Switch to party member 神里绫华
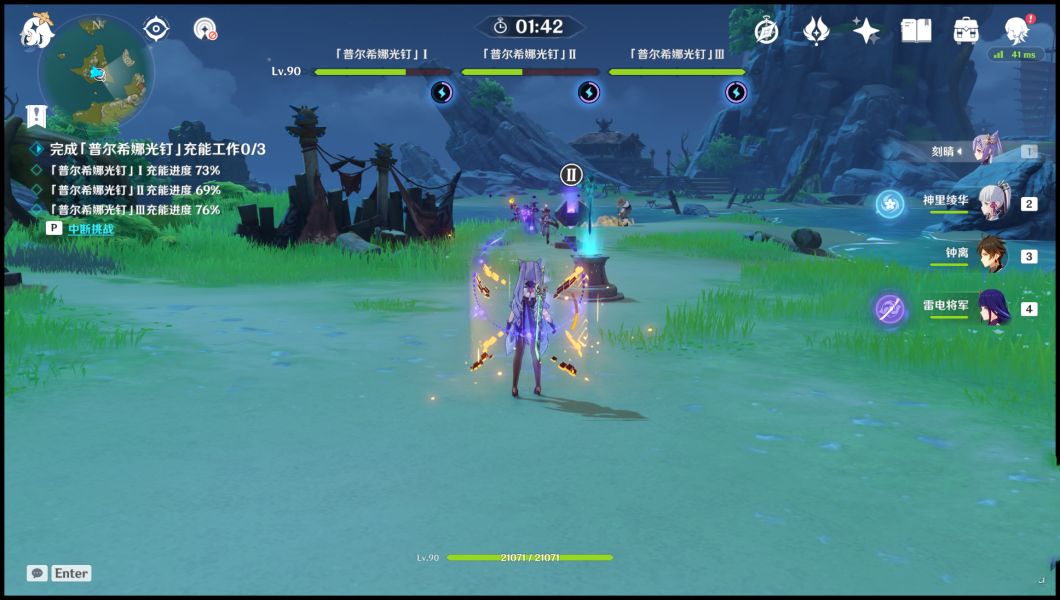 tap(991, 203)
